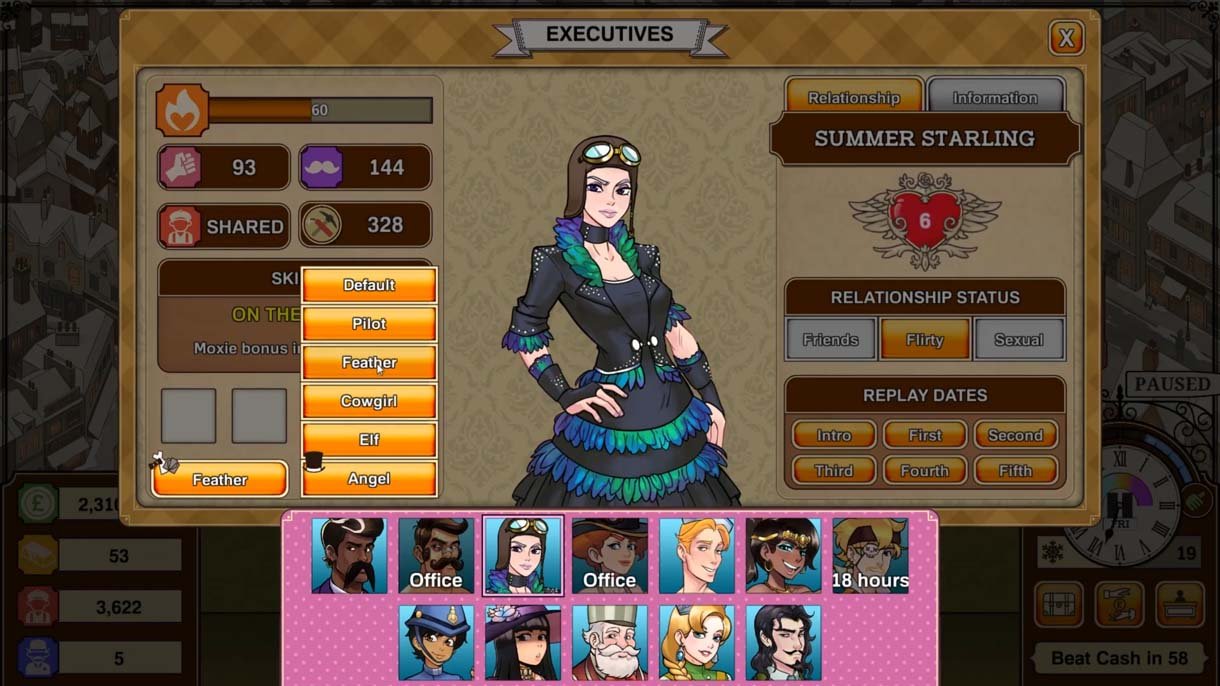Toggle the Feather outfit dropdown button
The image size is (1220, 686).
point(220,480)
